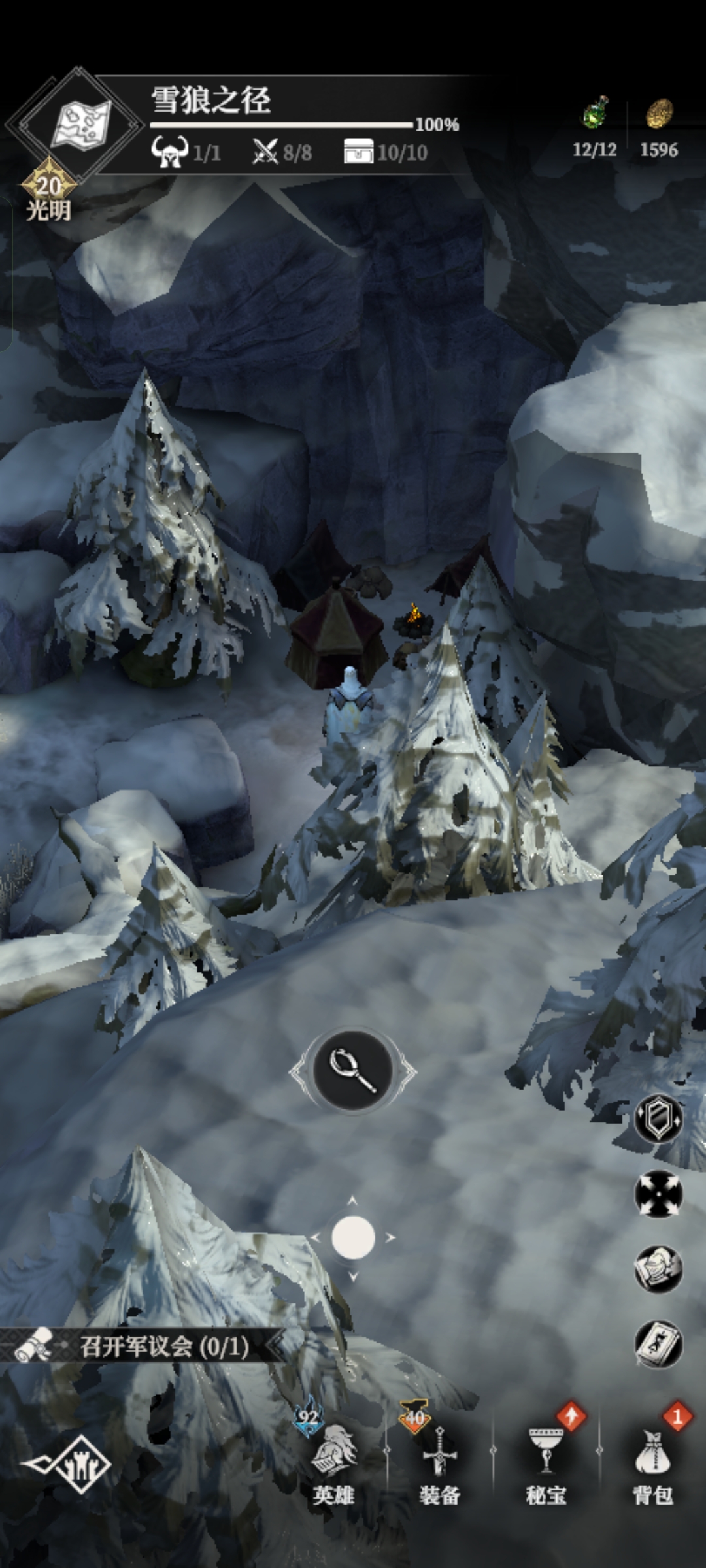
Task: Tap the white movement joystick knob
Action: tap(353, 1237)
